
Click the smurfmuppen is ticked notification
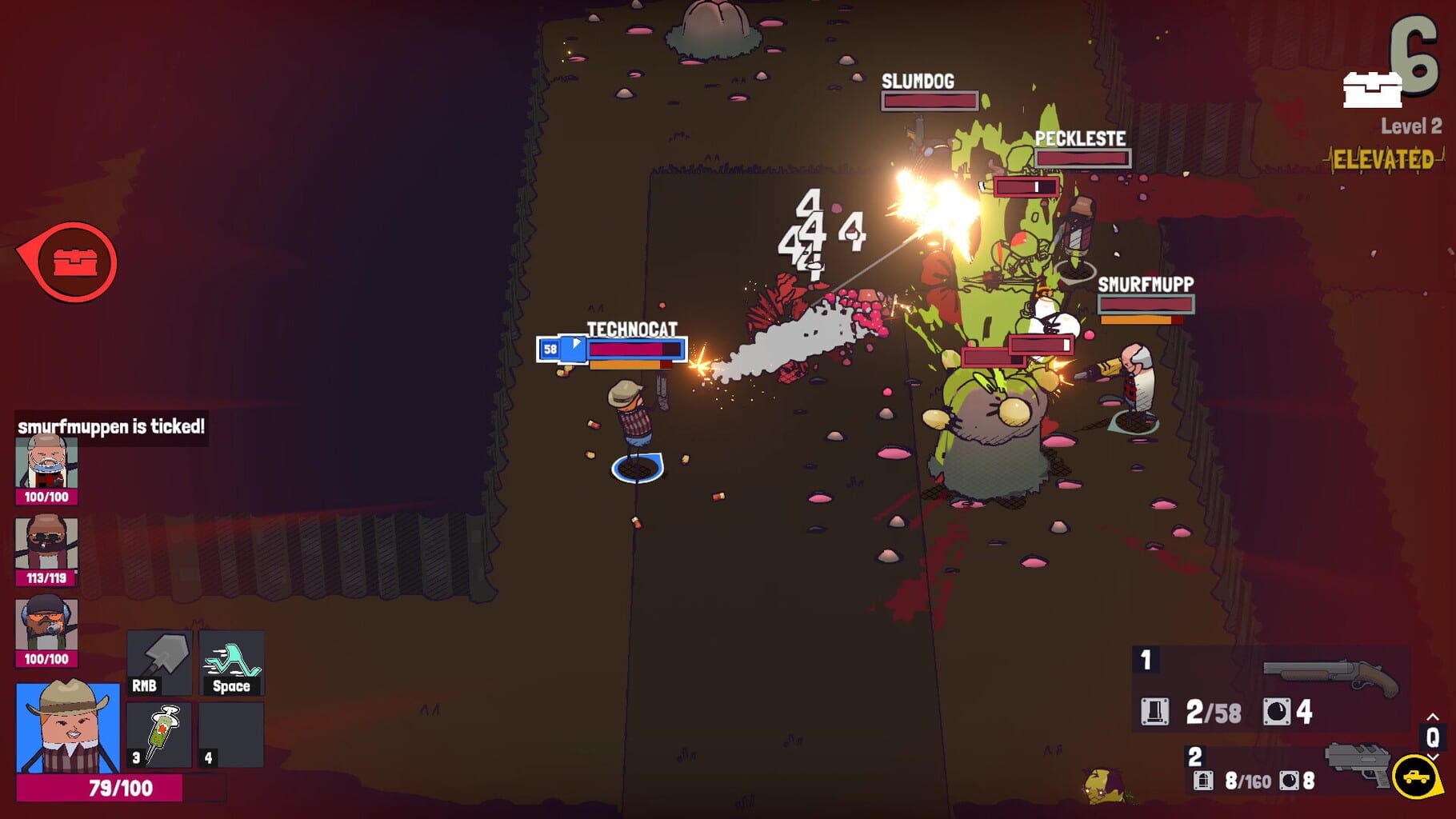pyautogui.click(x=110, y=425)
